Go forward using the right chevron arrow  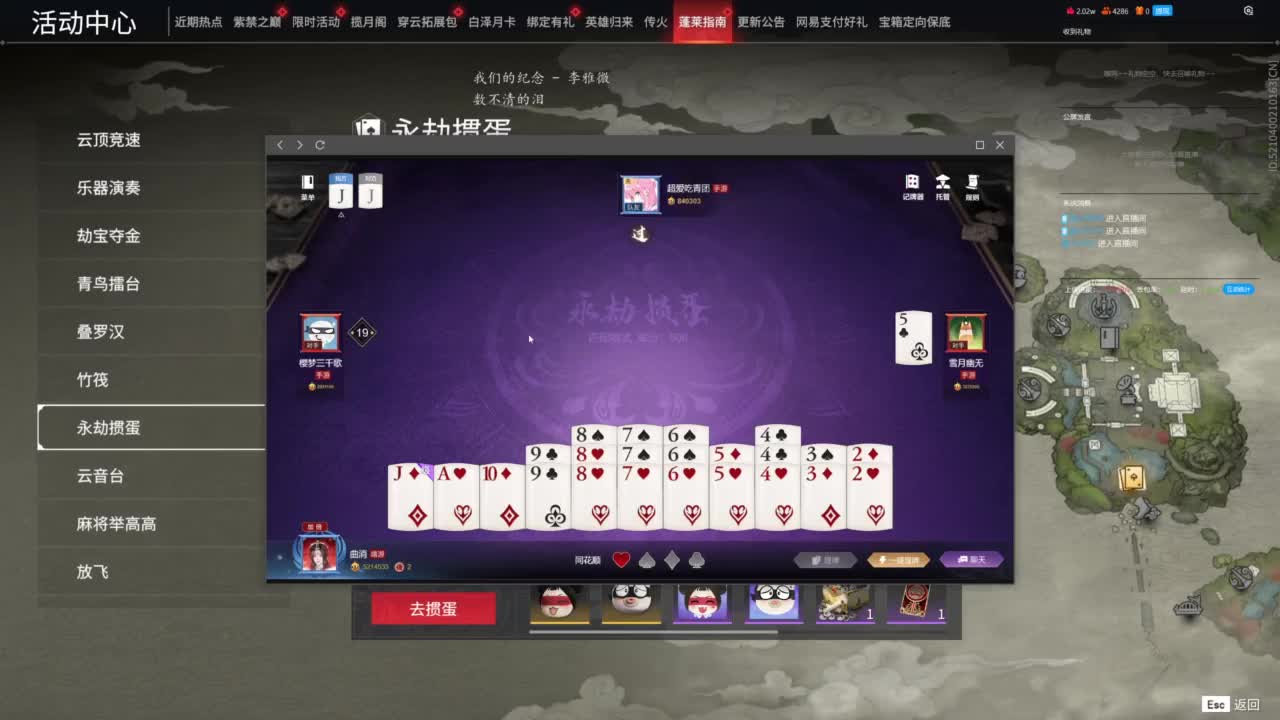pyautogui.click(x=299, y=144)
